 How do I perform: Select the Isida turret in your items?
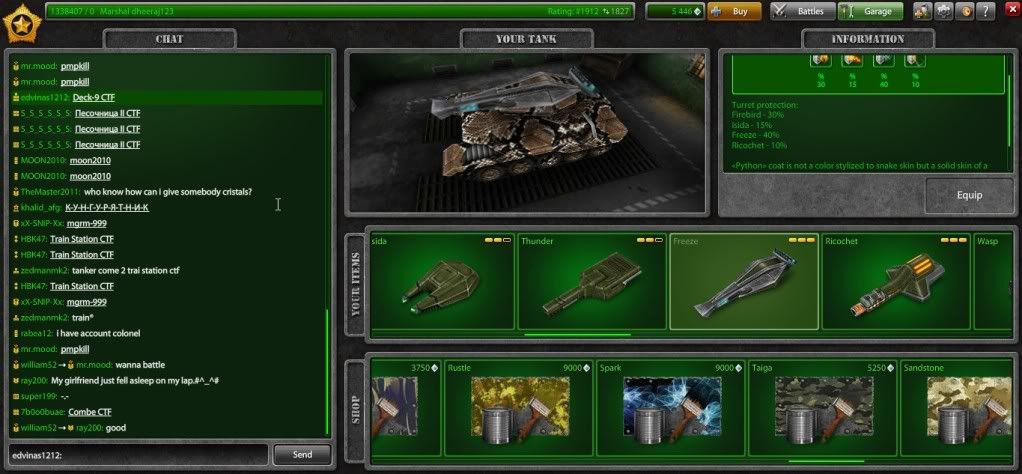coord(441,285)
